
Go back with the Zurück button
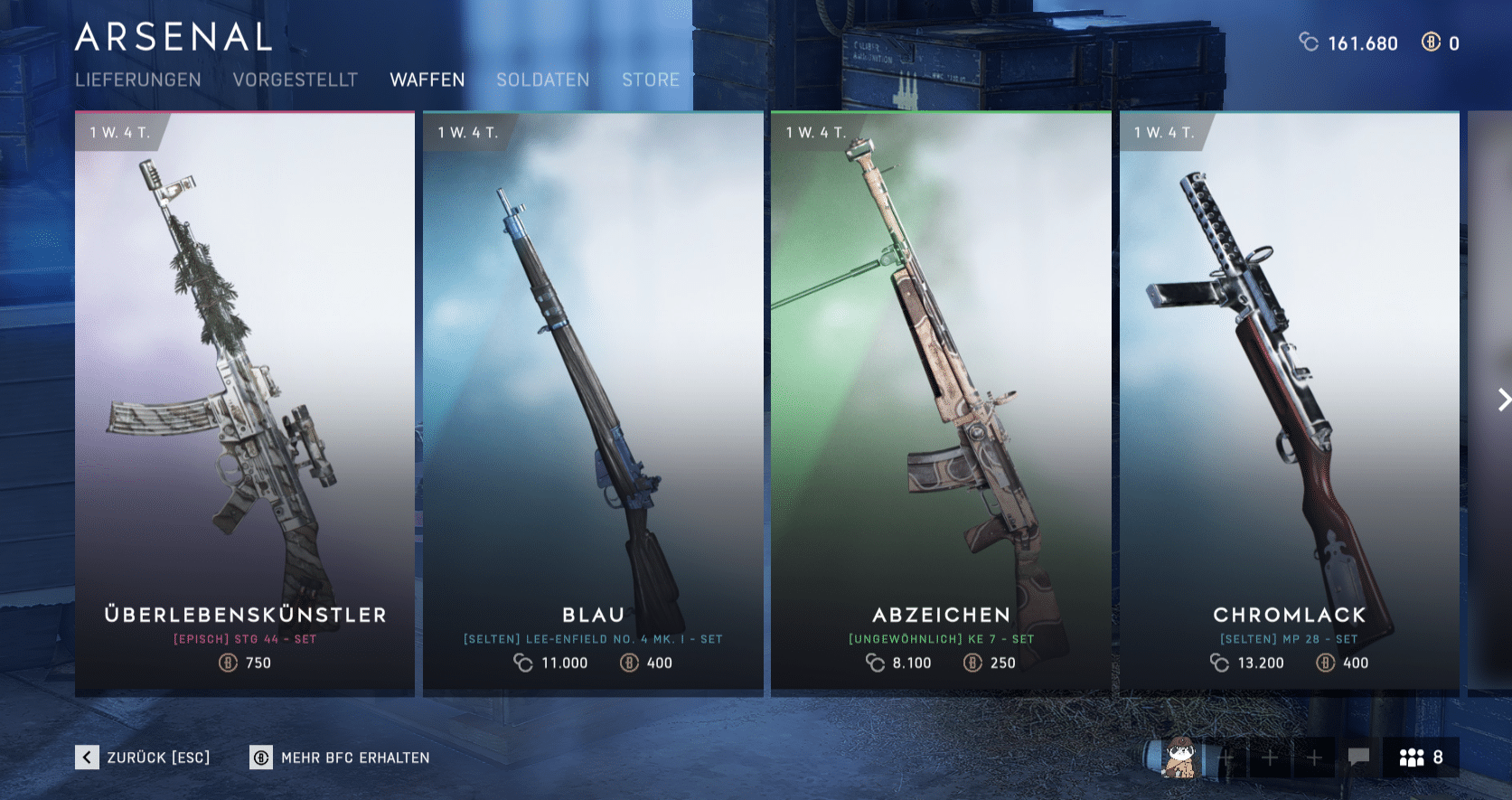coord(143,758)
